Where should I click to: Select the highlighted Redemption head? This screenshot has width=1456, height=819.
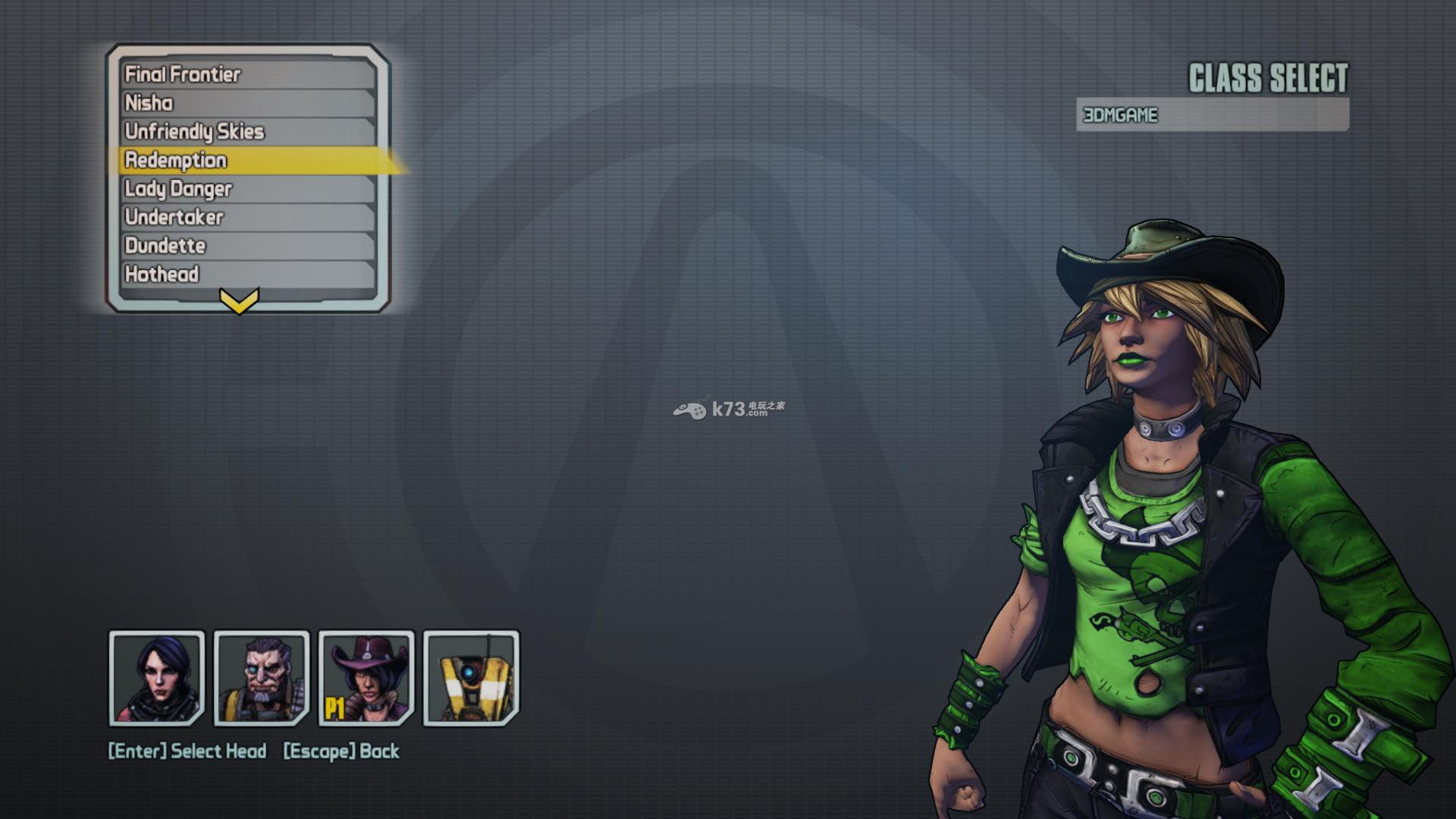tap(249, 160)
